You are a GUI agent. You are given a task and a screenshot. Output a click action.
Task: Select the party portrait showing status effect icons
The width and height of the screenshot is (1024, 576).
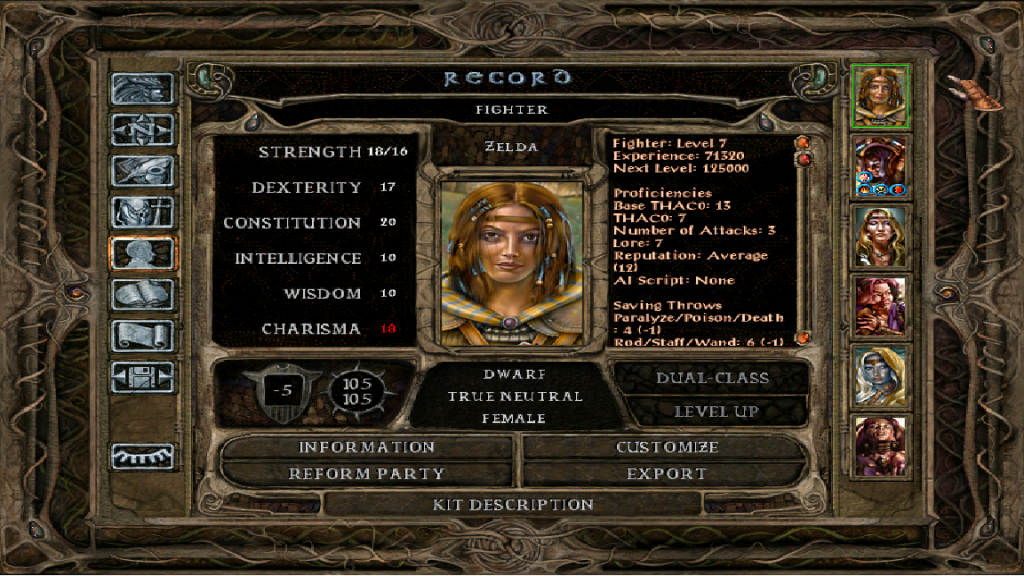pos(880,166)
